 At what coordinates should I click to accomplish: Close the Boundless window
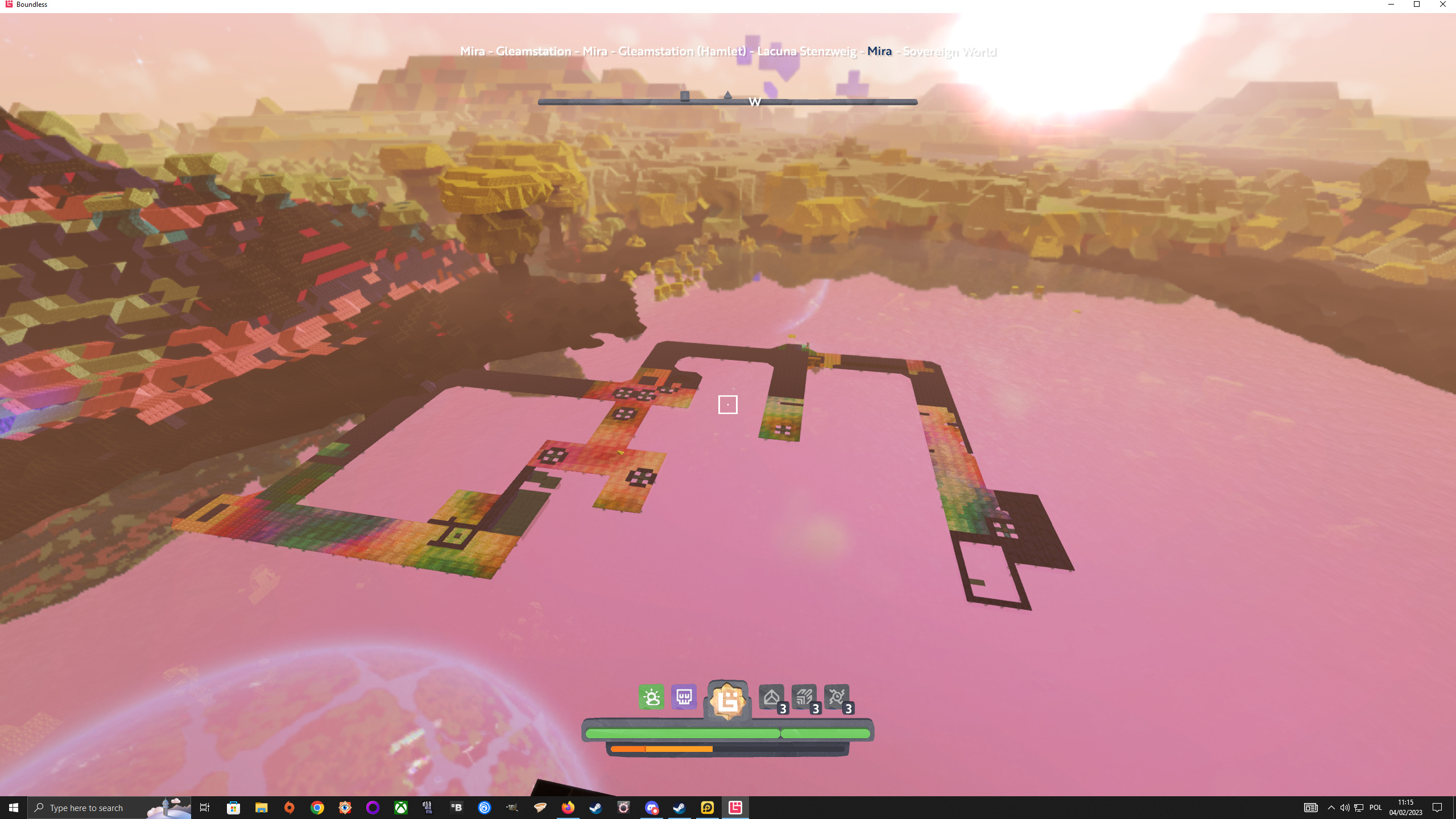[1442, 5]
